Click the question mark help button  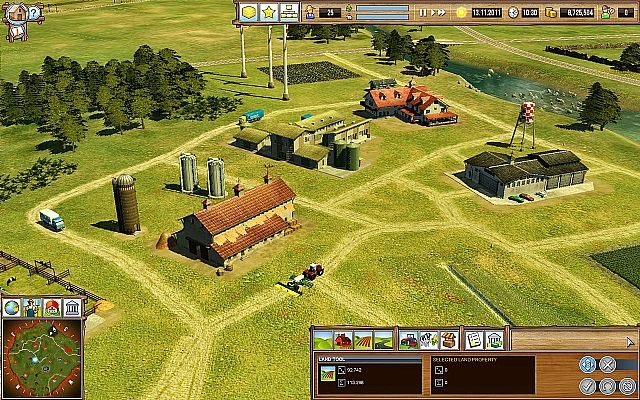pos(33,14)
